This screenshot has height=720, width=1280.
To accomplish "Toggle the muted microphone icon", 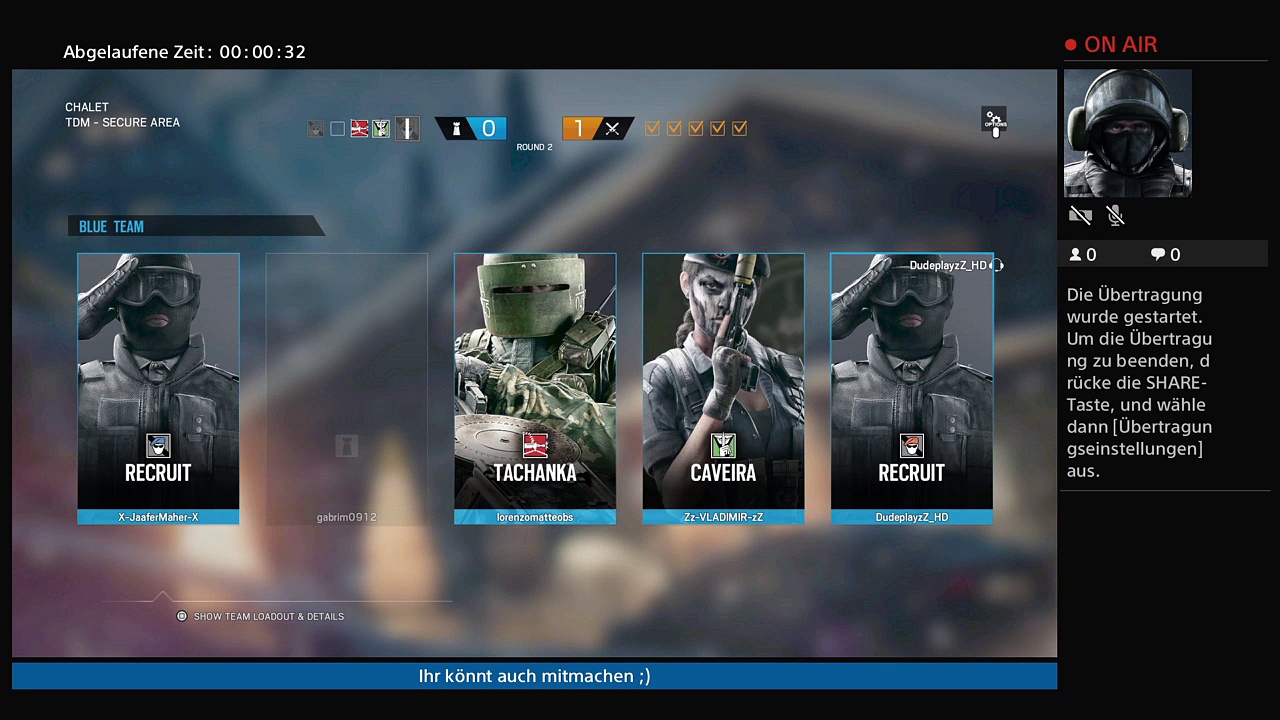I will [1116, 215].
